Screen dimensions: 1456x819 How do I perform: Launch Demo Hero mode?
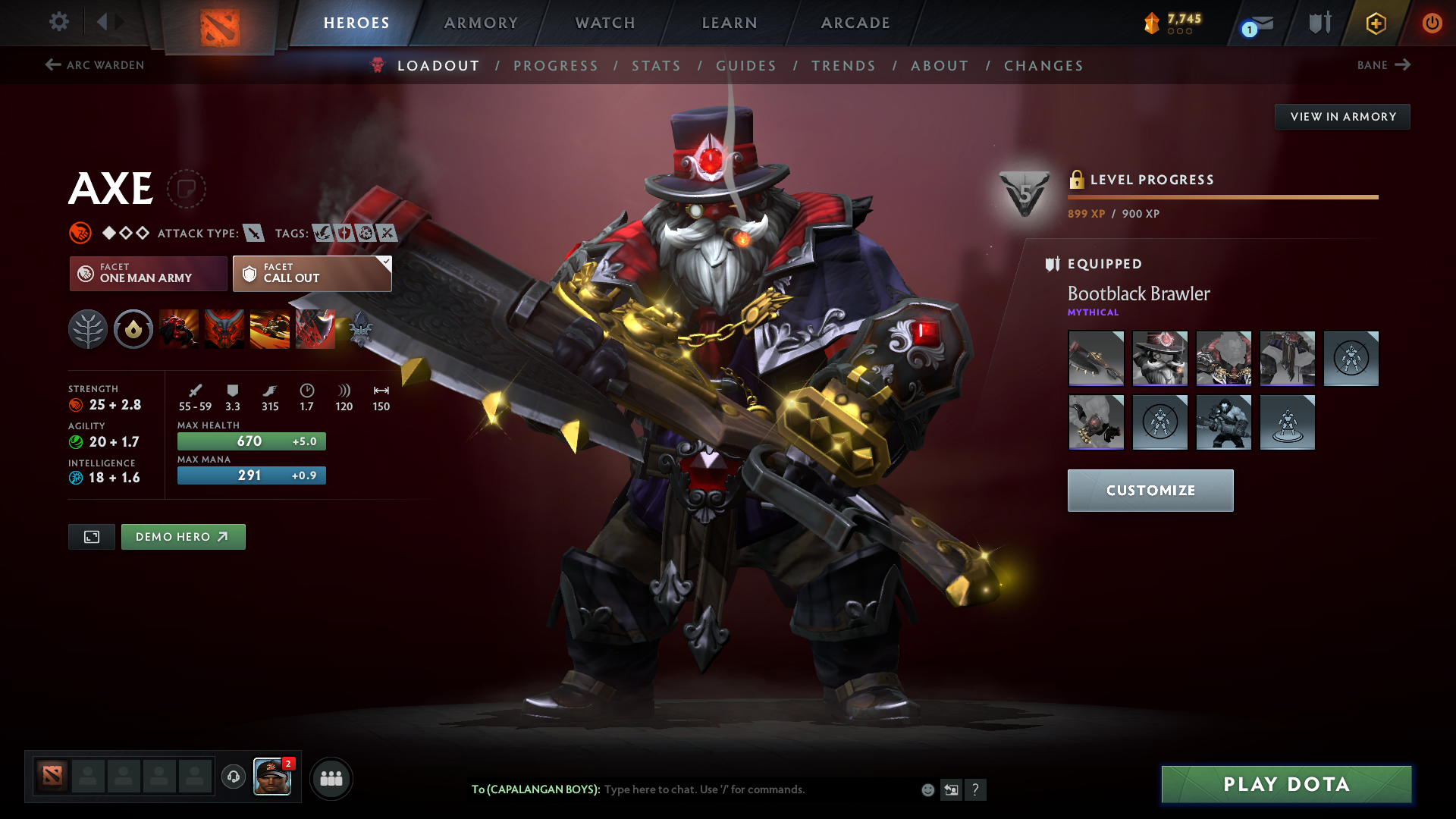click(183, 537)
